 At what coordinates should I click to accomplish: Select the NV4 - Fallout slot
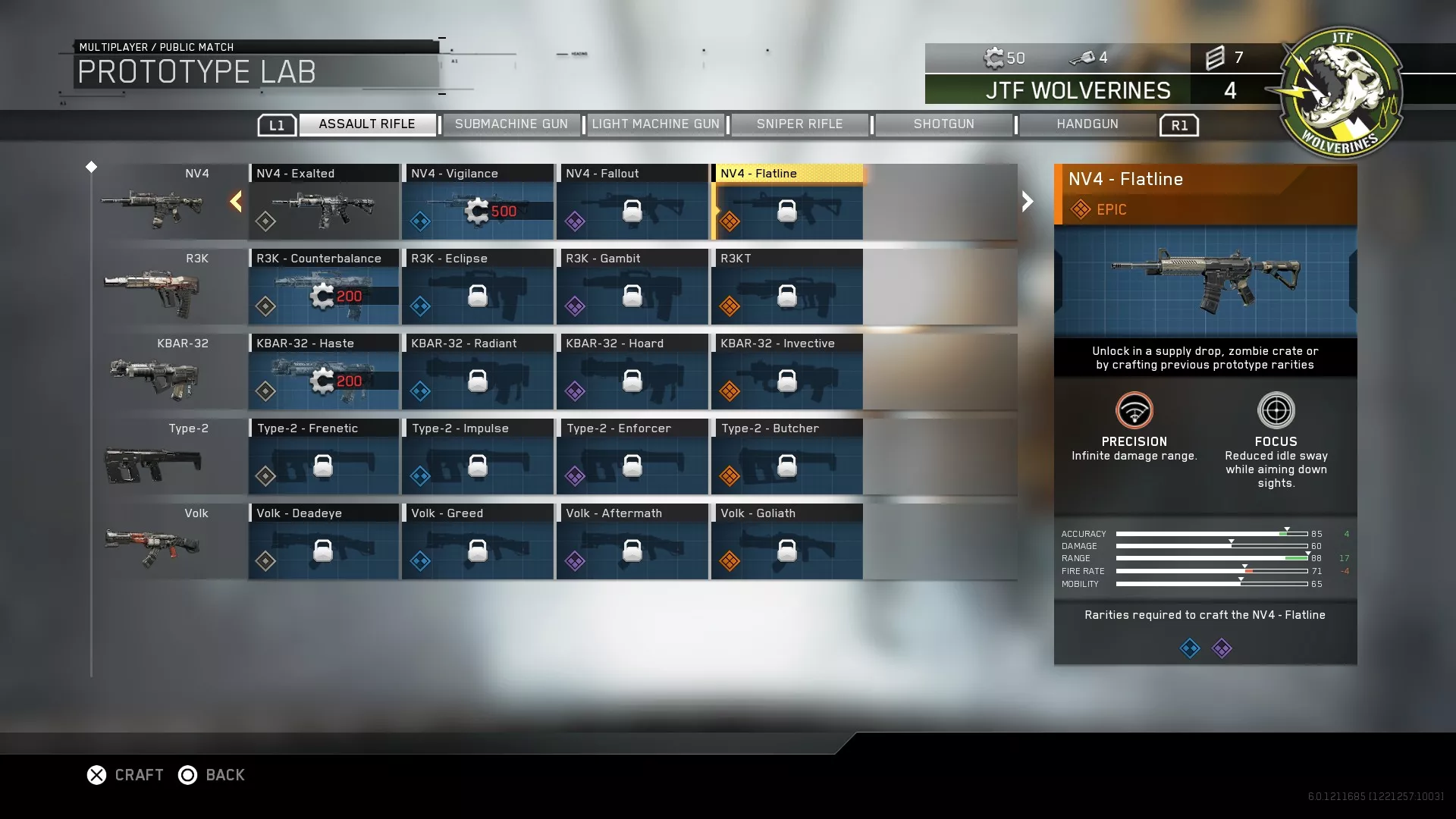[632, 202]
